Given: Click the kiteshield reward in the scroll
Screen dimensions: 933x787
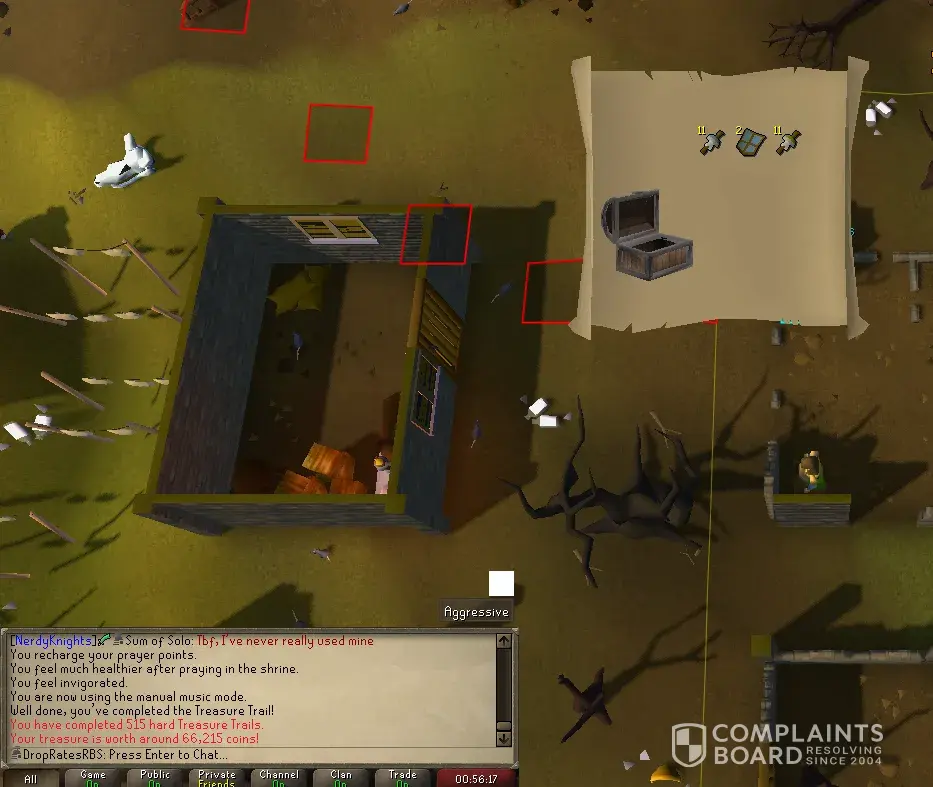Looking at the screenshot, I should coord(750,143).
